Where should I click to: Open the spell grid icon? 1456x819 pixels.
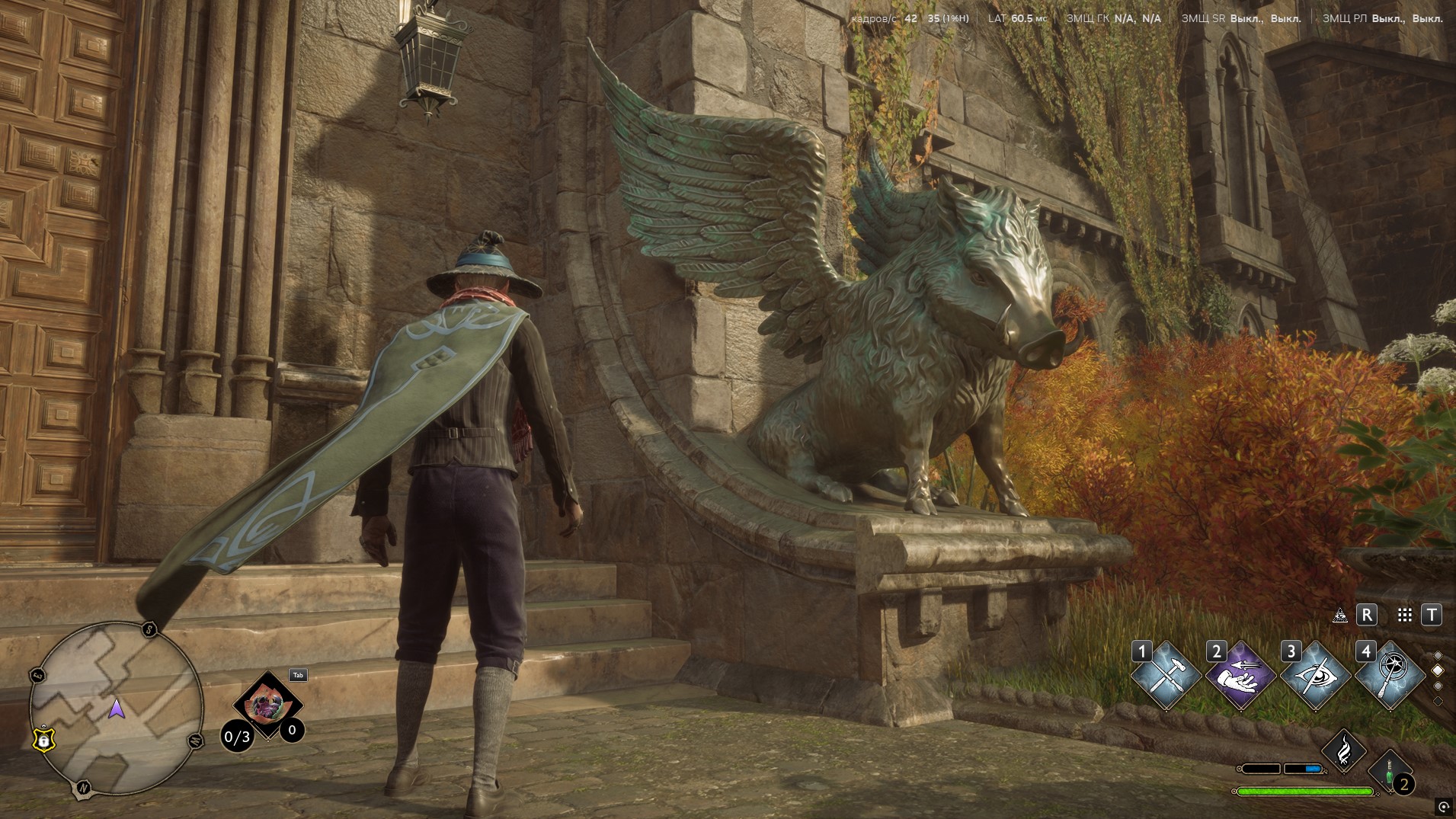pos(1405,616)
